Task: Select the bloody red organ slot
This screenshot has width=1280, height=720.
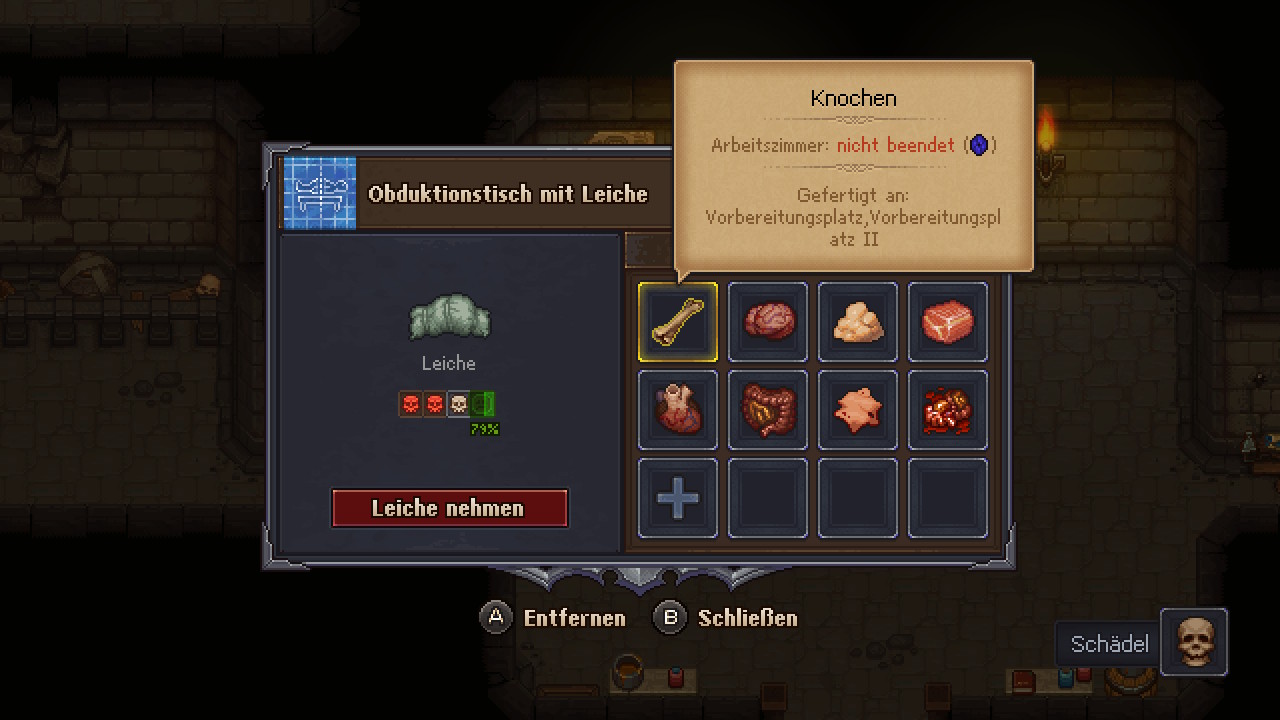Action: coord(948,410)
